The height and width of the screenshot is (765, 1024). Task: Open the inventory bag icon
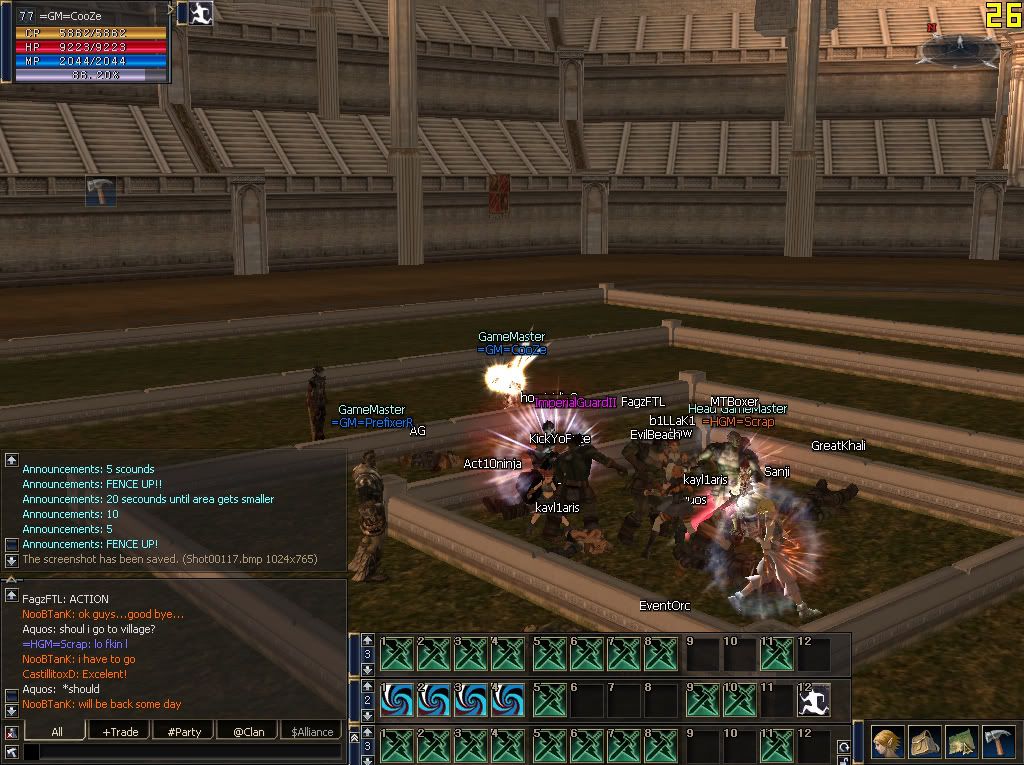[x=924, y=741]
